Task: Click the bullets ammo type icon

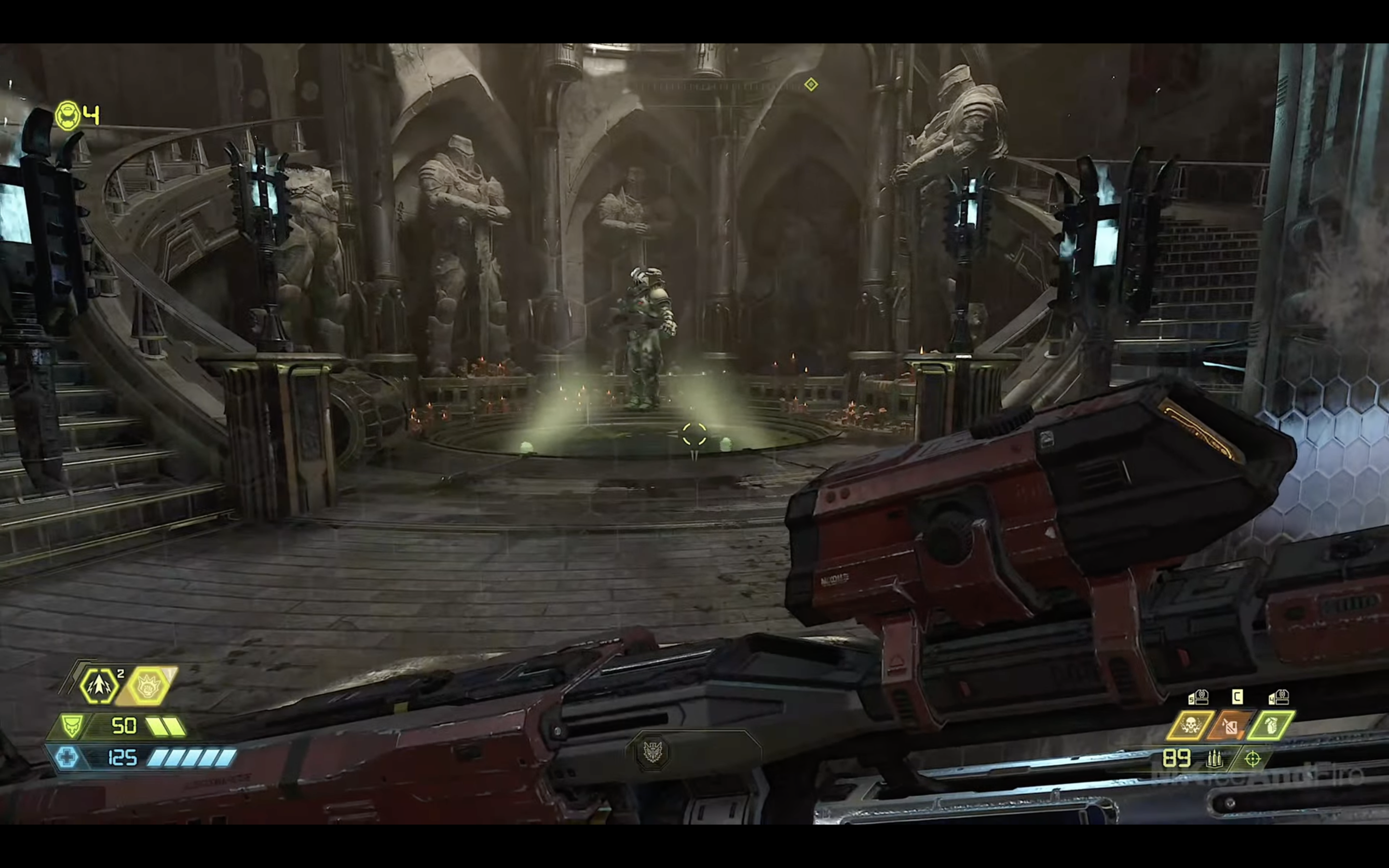Action: pos(1213,759)
